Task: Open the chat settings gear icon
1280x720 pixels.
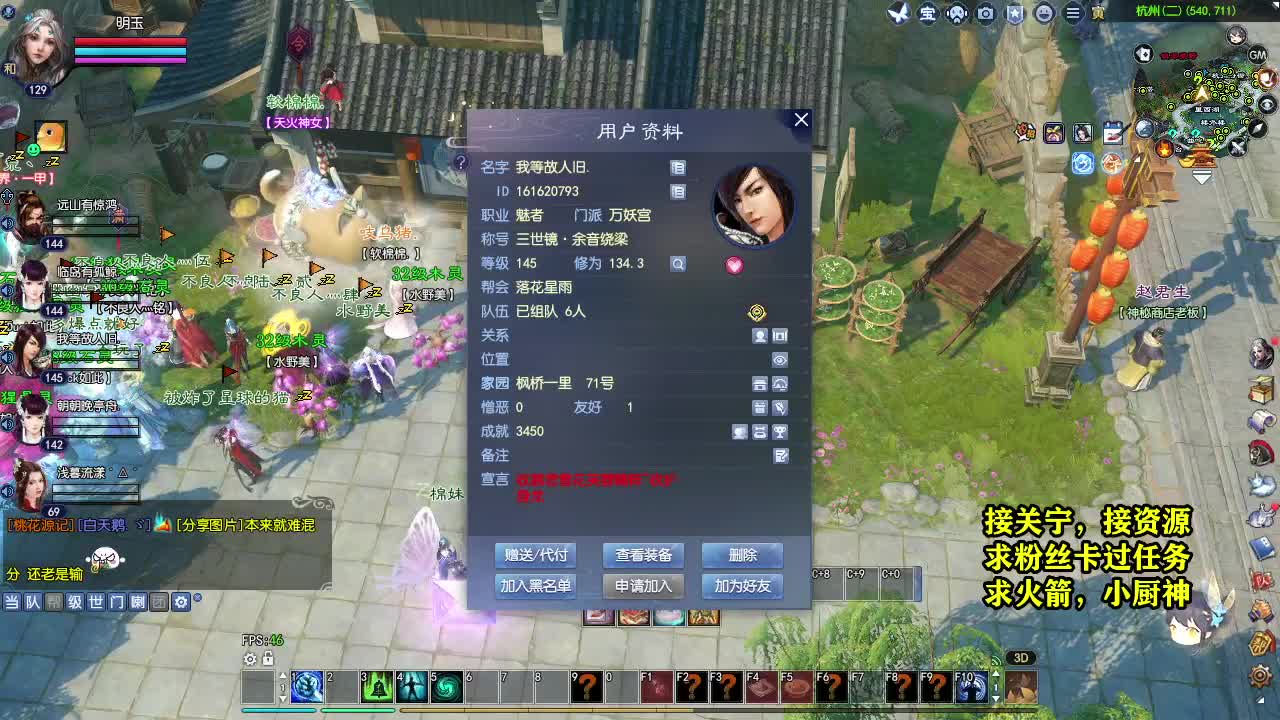Action: click(183, 601)
